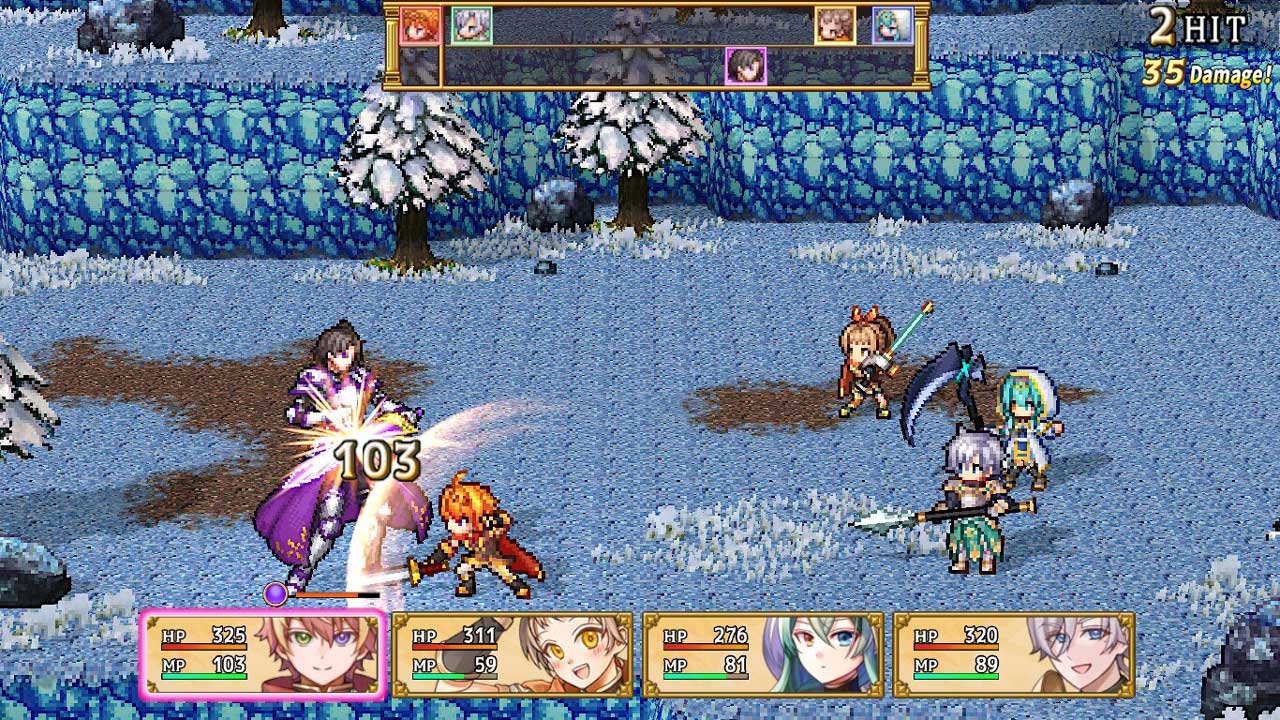Choose the party panel showing HP 311
The height and width of the screenshot is (720, 1280).
click(513, 654)
